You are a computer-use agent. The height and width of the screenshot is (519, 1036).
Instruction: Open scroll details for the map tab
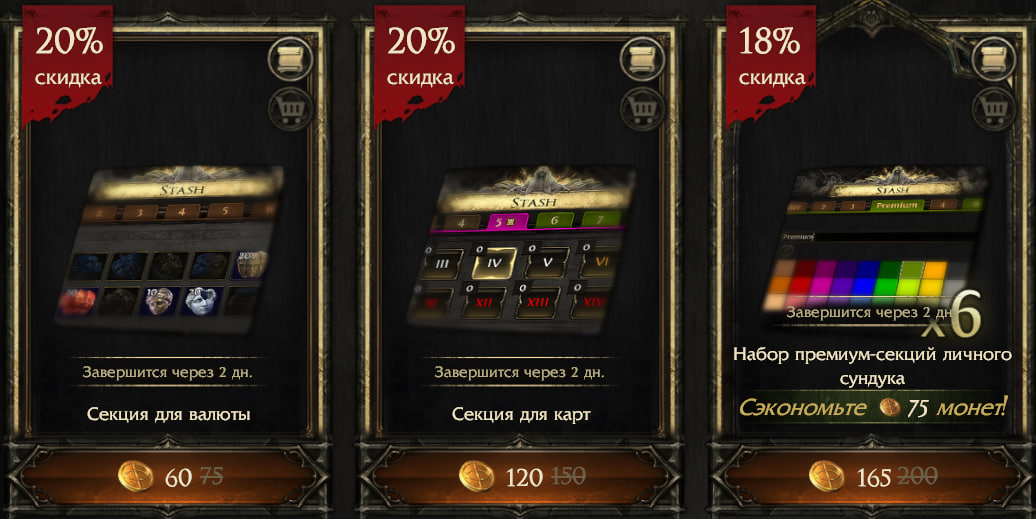pyautogui.click(x=643, y=59)
